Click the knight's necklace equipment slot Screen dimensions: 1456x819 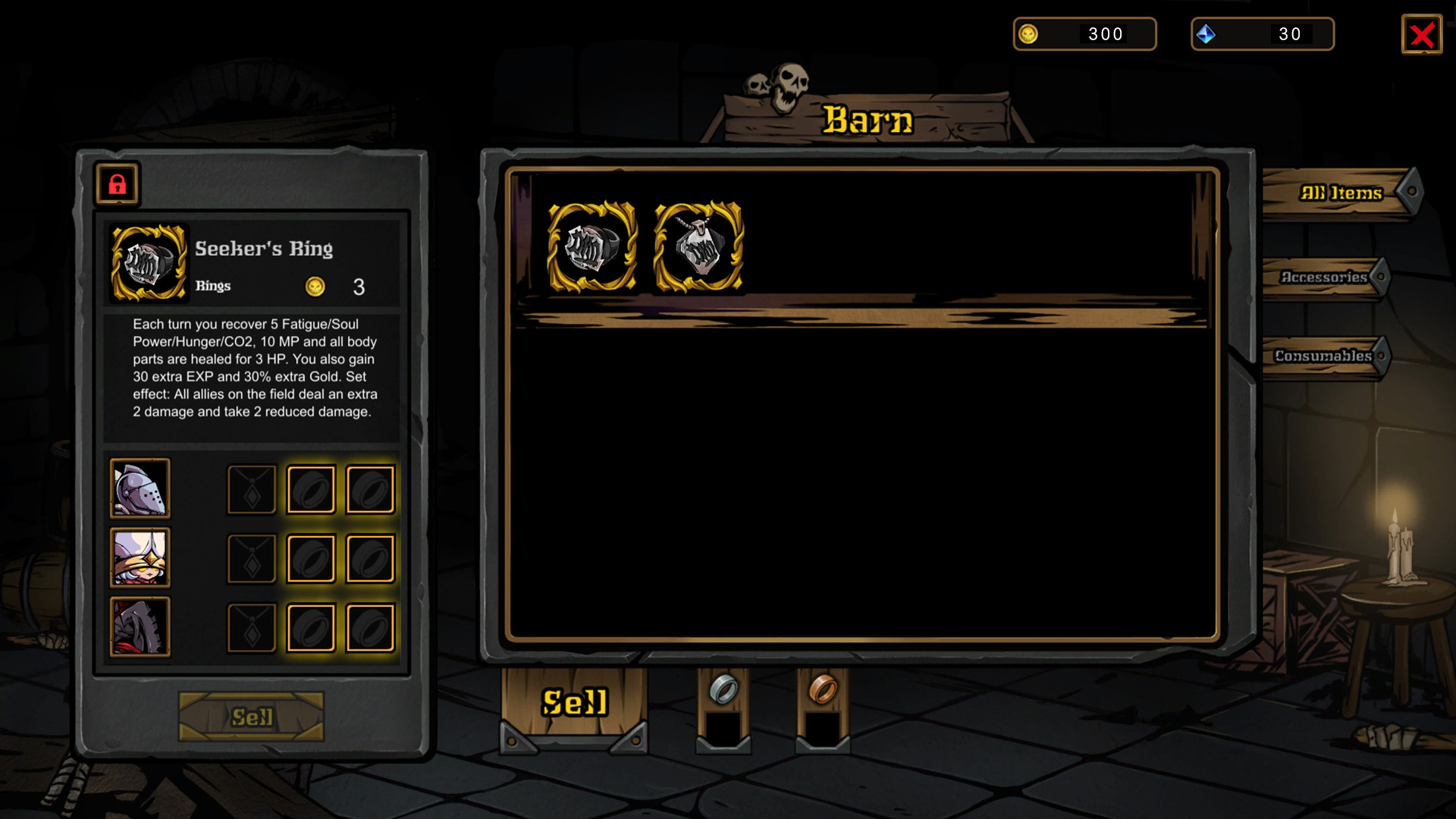click(x=251, y=489)
